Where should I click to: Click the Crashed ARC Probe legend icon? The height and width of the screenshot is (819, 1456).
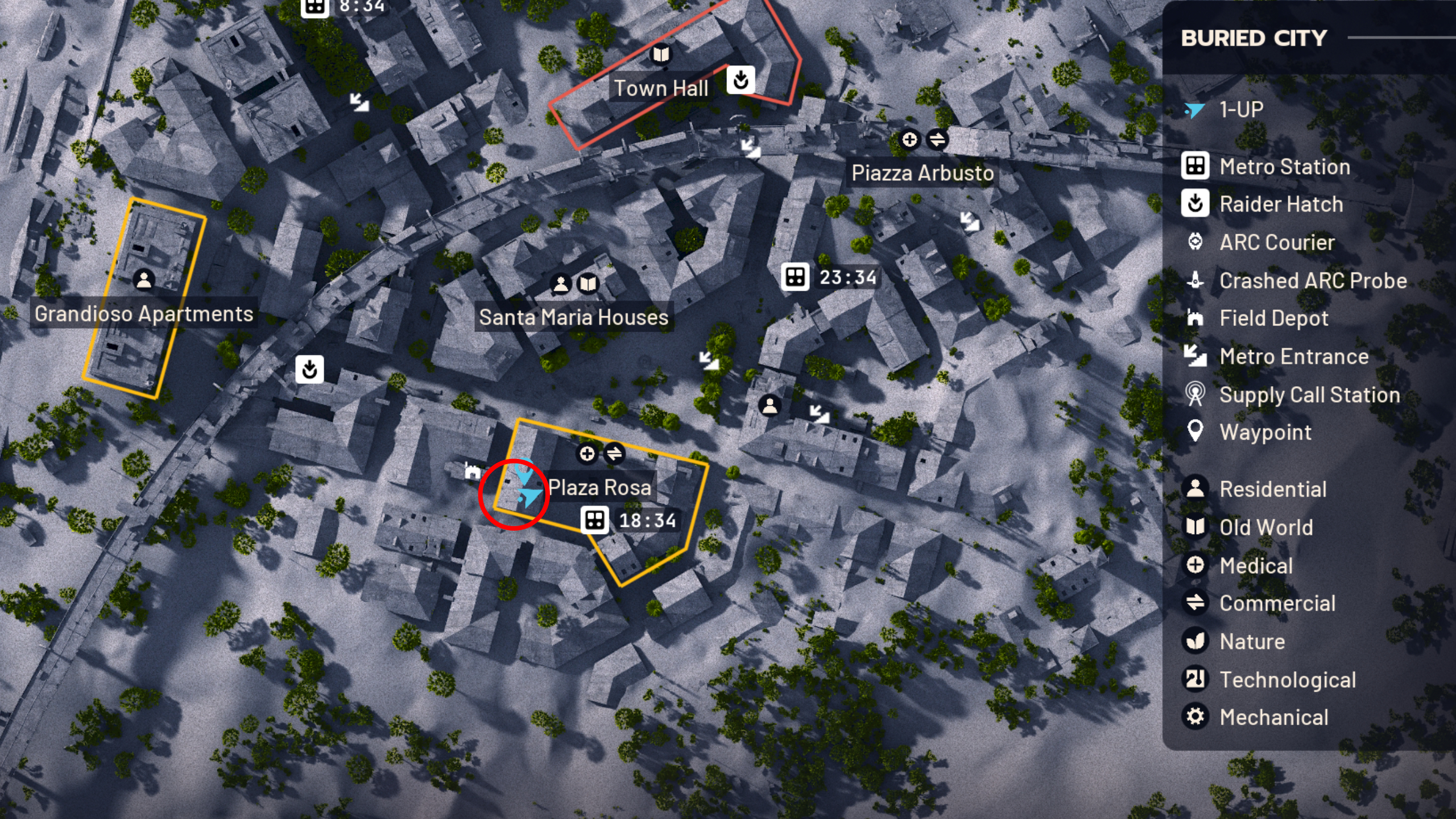click(x=1196, y=280)
